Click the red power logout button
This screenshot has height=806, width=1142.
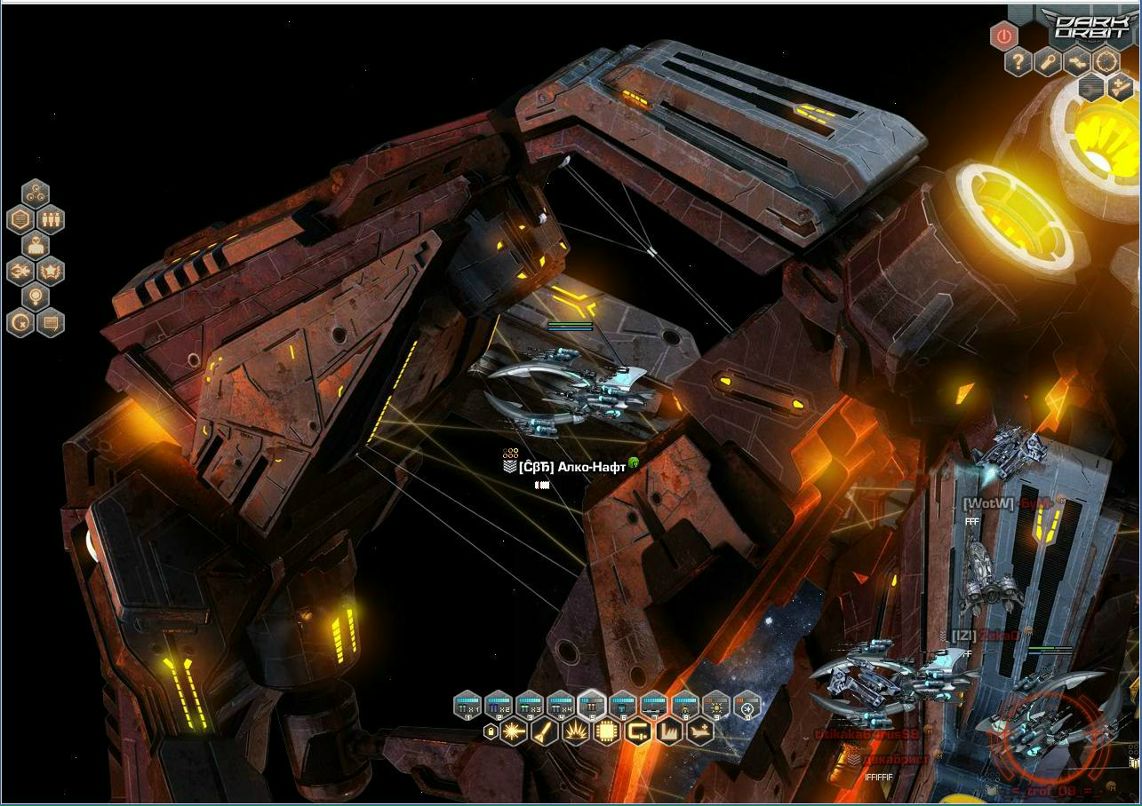pos(1003,37)
